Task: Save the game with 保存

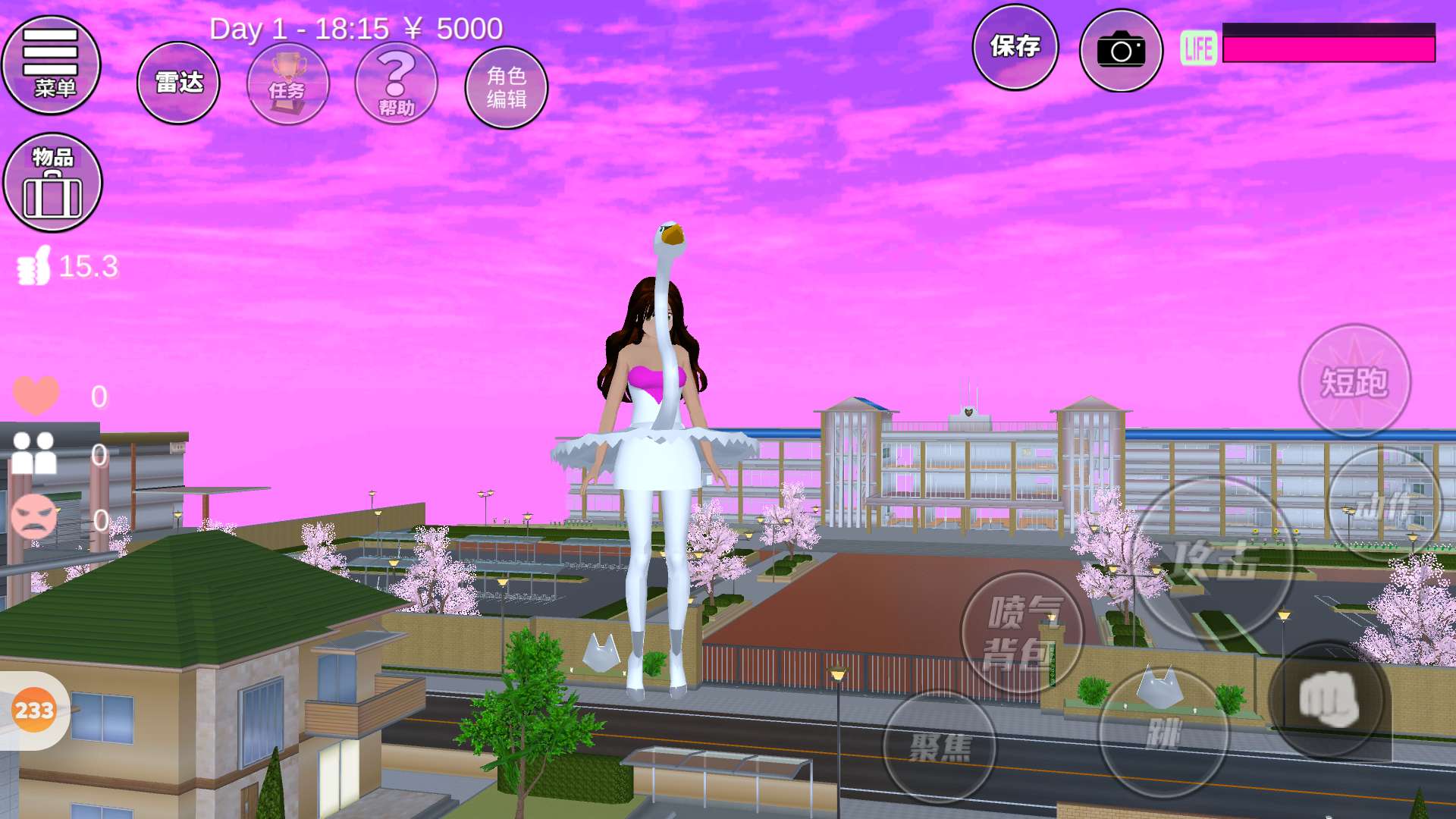Action: (1015, 47)
